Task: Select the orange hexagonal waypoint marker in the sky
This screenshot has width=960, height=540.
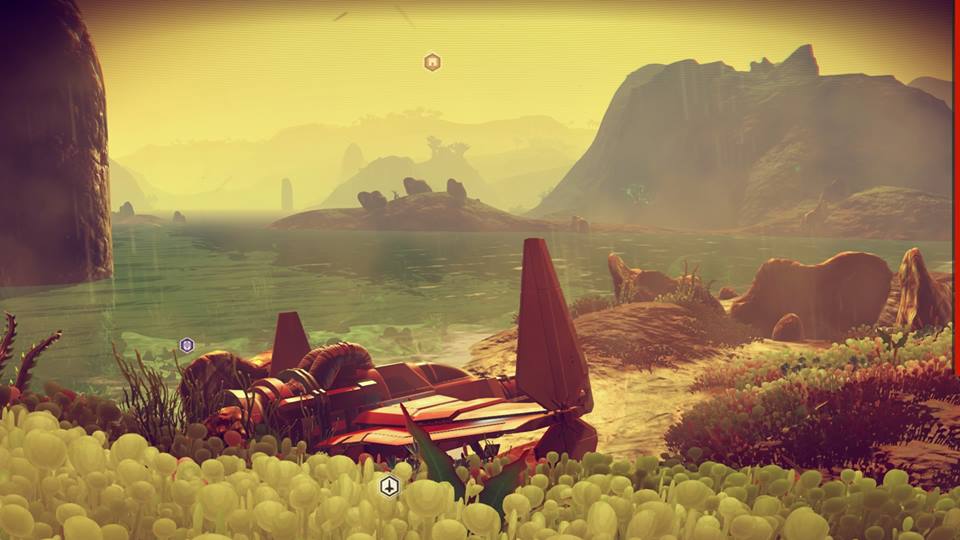Action: tap(432, 62)
